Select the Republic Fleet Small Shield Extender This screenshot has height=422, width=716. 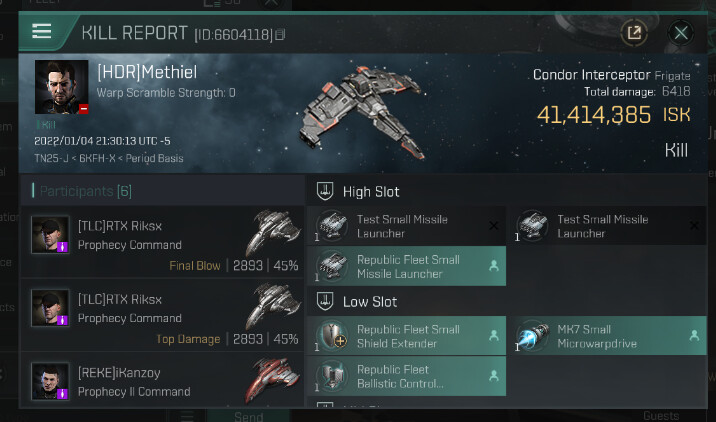point(410,337)
